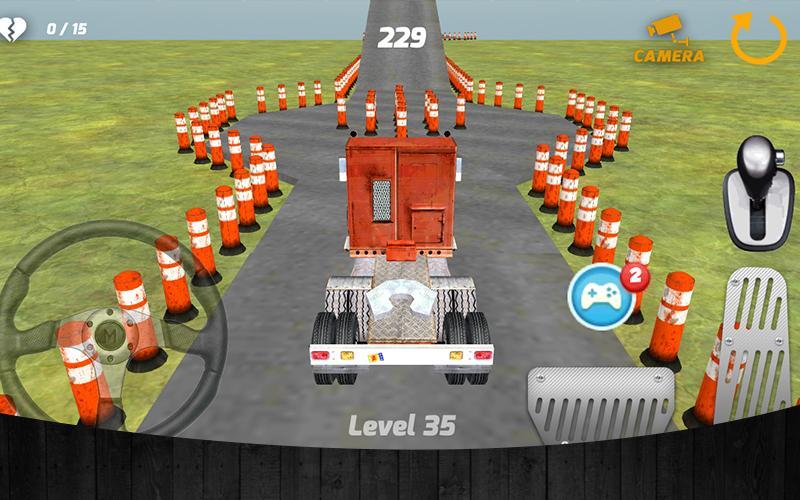Restart level with the orange arrow
Image resolution: width=800 pixels, height=500 pixels.
click(x=758, y=38)
